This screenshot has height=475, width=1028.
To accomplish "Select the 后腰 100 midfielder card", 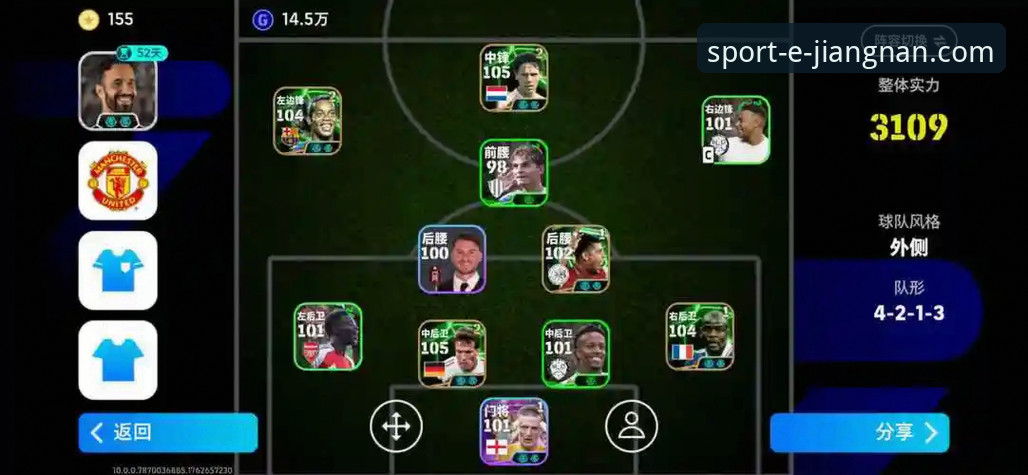I will point(452,259).
